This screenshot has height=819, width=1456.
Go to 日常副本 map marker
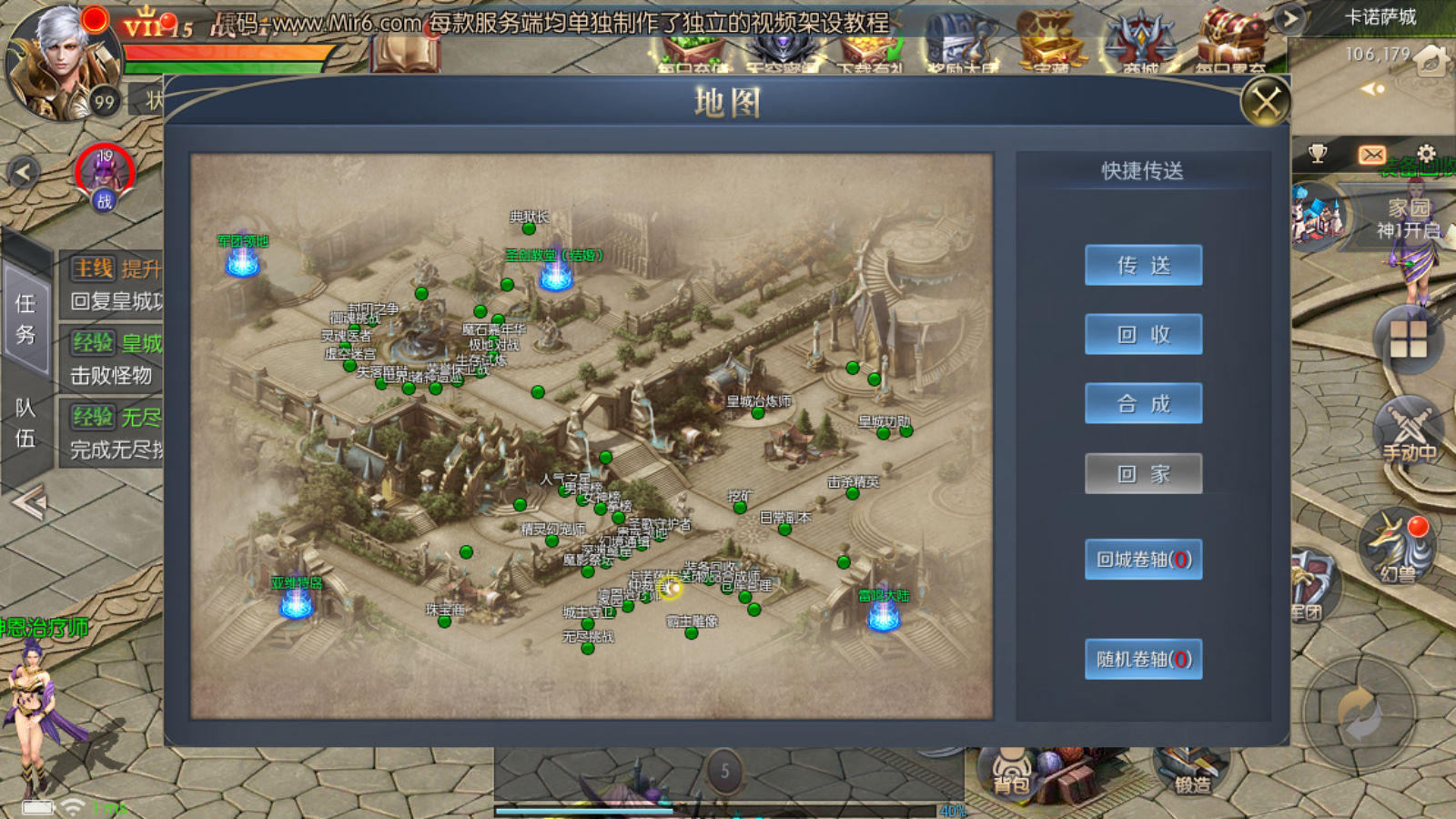click(x=784, y=529)
